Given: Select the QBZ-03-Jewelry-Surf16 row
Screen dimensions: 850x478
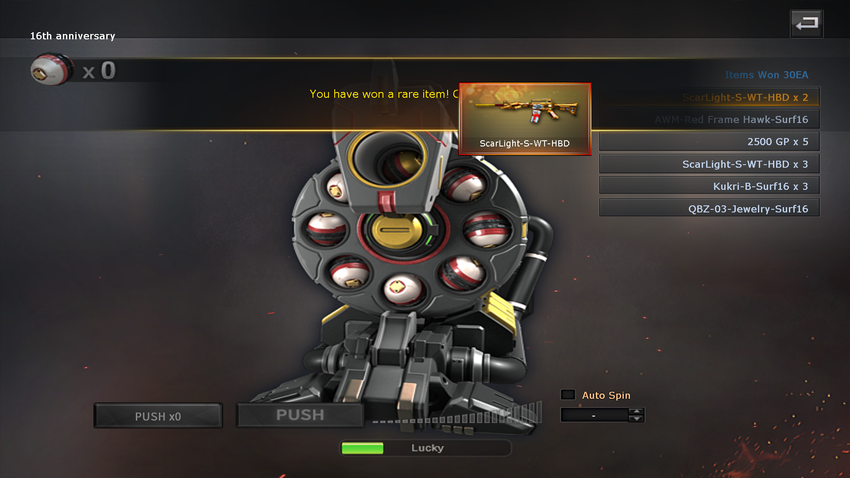Looking at the screenshot, I should tap(710, 208).
